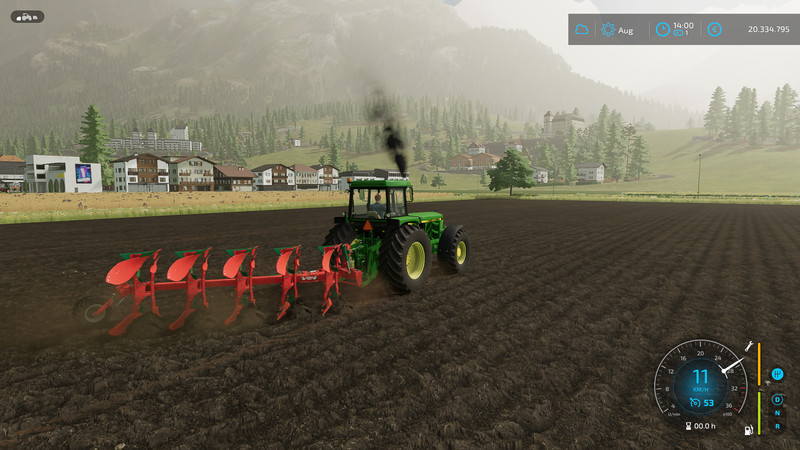The image size is (800, 450).
Task: Switch to D drive gear
Action: point(777,399)
